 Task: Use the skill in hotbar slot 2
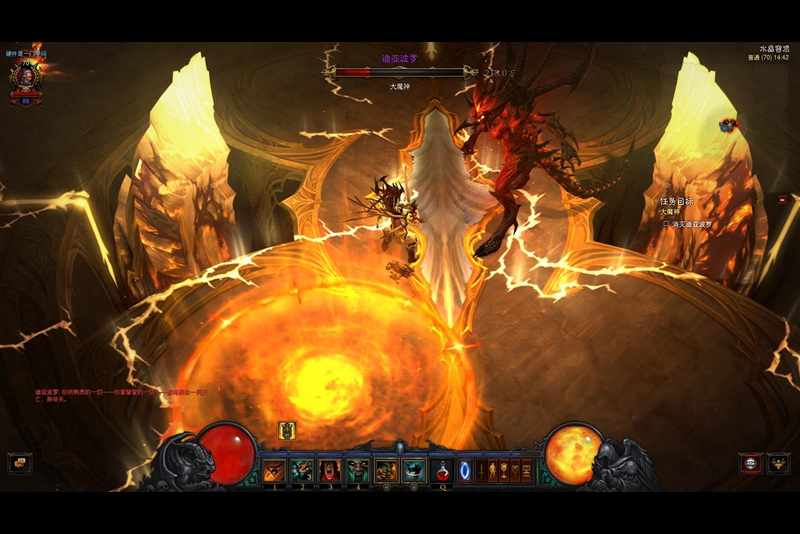tap(302, 470)
